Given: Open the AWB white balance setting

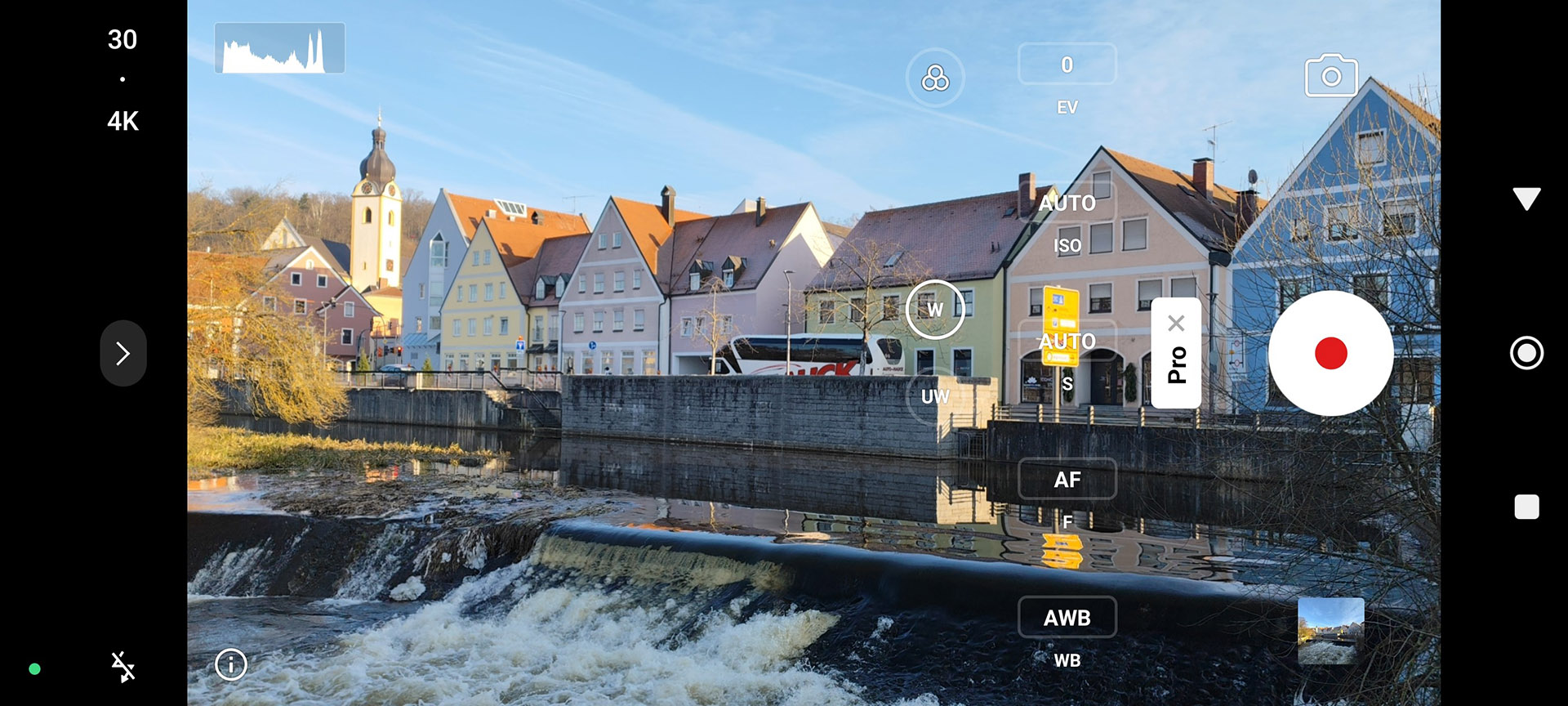Looking at the screenshot, I should click(1067, 618).
